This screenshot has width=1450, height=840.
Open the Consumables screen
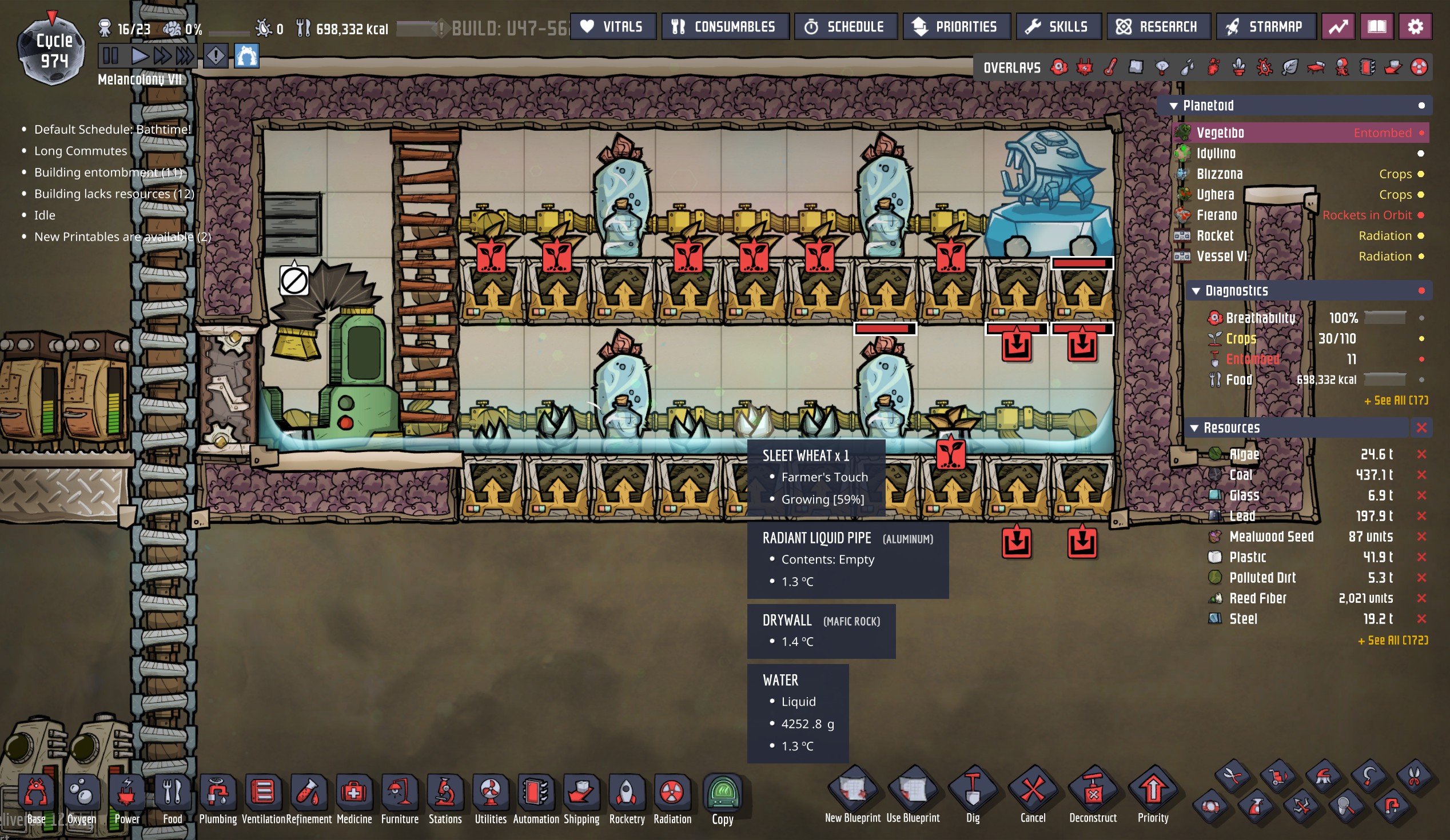[x=725, y=26]
